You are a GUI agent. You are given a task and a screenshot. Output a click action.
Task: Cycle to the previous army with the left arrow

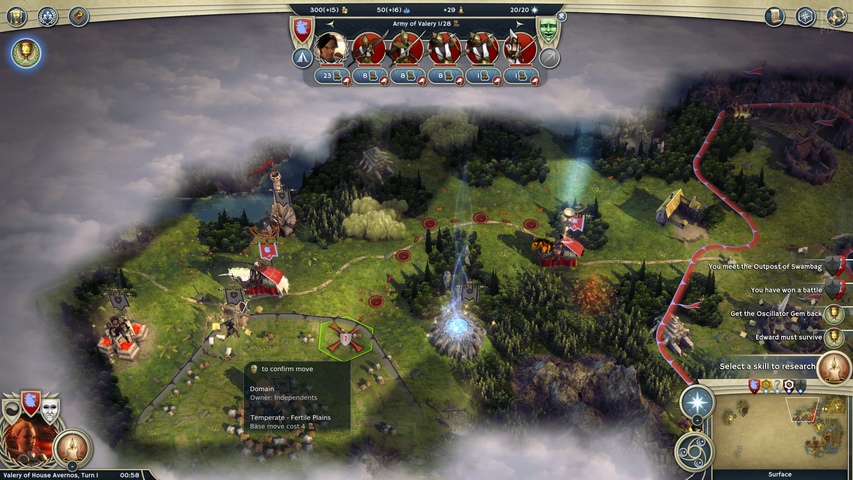tap(331, 22)
